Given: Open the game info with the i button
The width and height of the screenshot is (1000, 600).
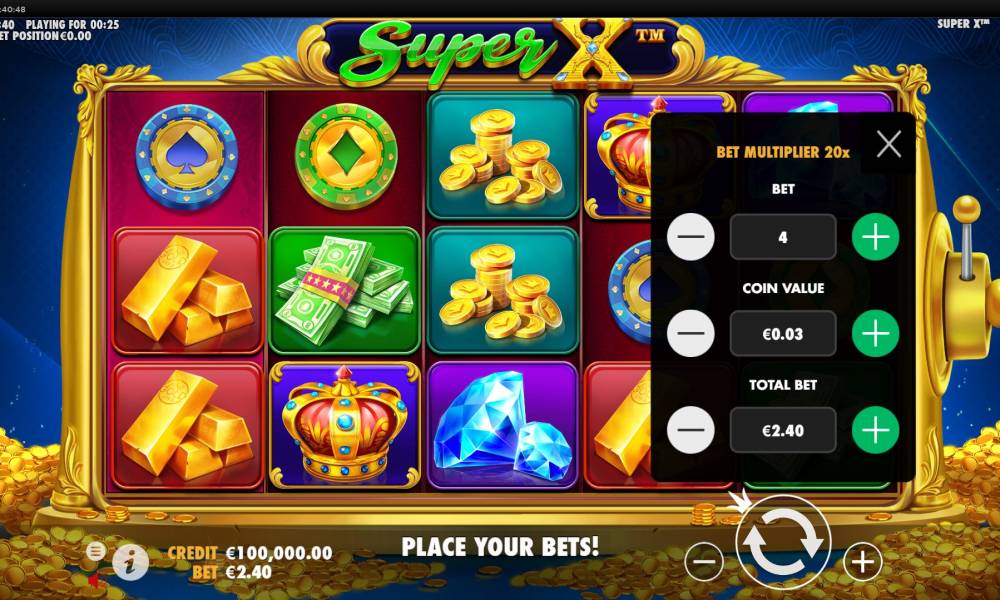Looking at the screenshot, I should click(130, 563).
